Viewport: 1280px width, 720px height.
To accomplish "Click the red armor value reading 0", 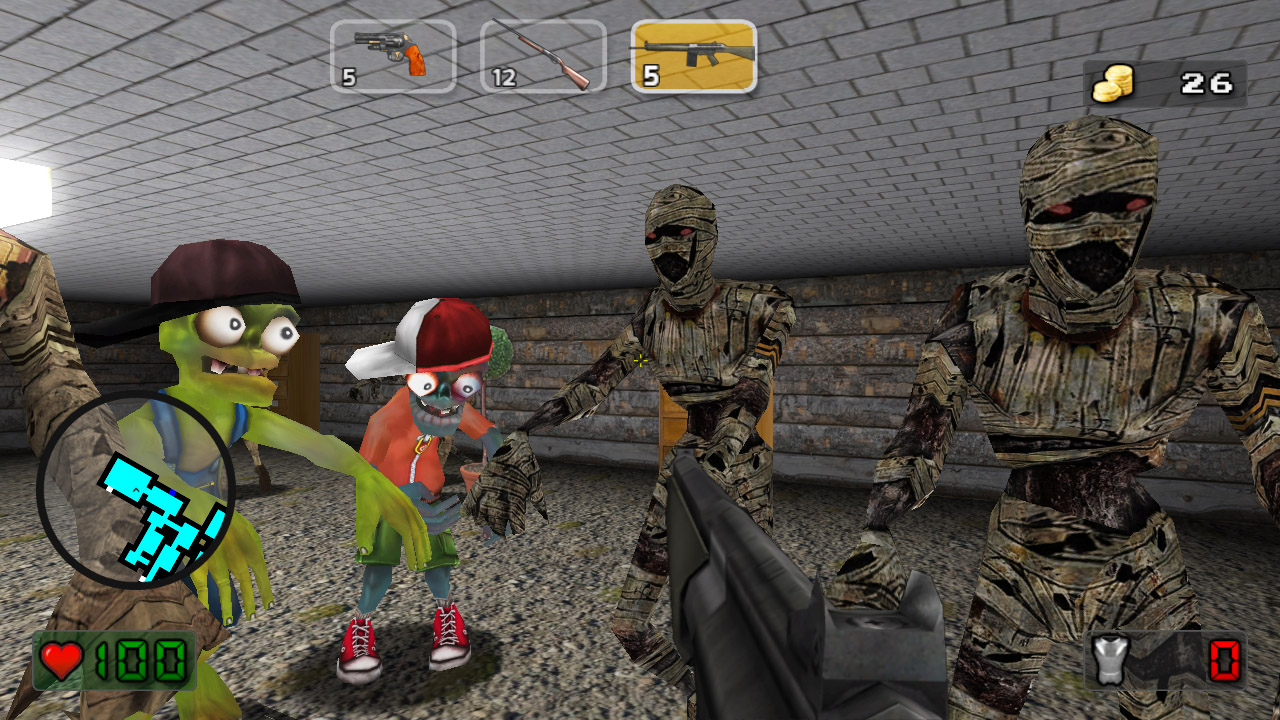I will point(1222,660).
